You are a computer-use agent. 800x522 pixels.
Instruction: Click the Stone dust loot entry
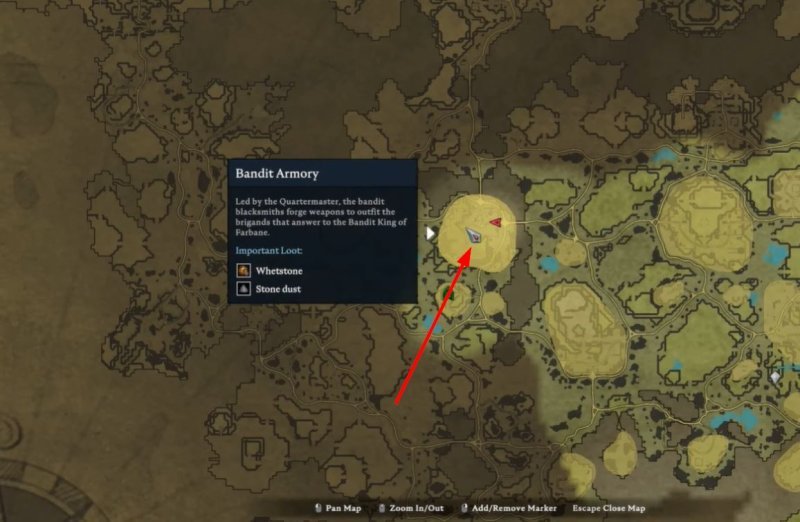pos(270,289)
